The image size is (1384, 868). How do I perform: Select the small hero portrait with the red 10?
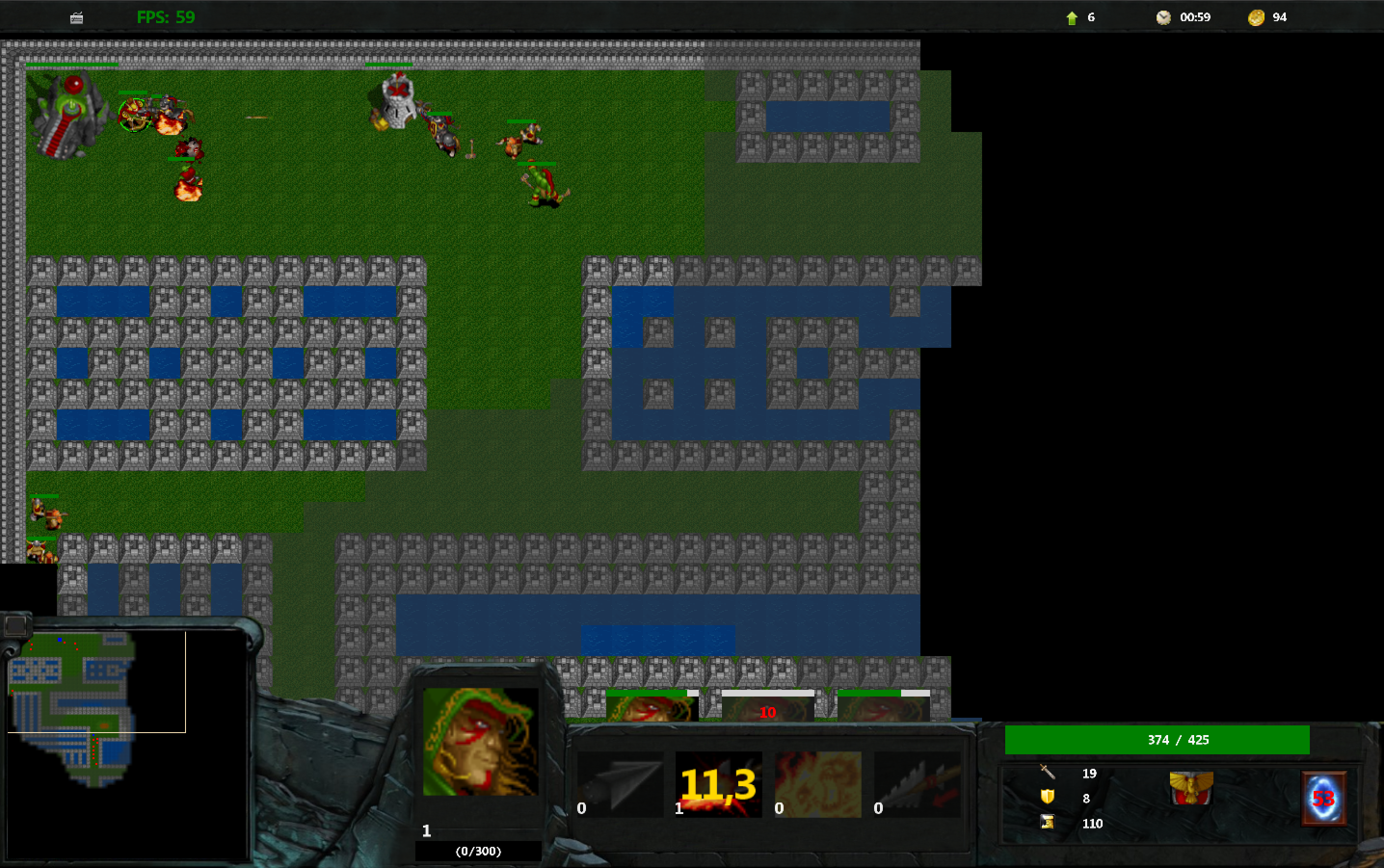click(x=767, y=708)
